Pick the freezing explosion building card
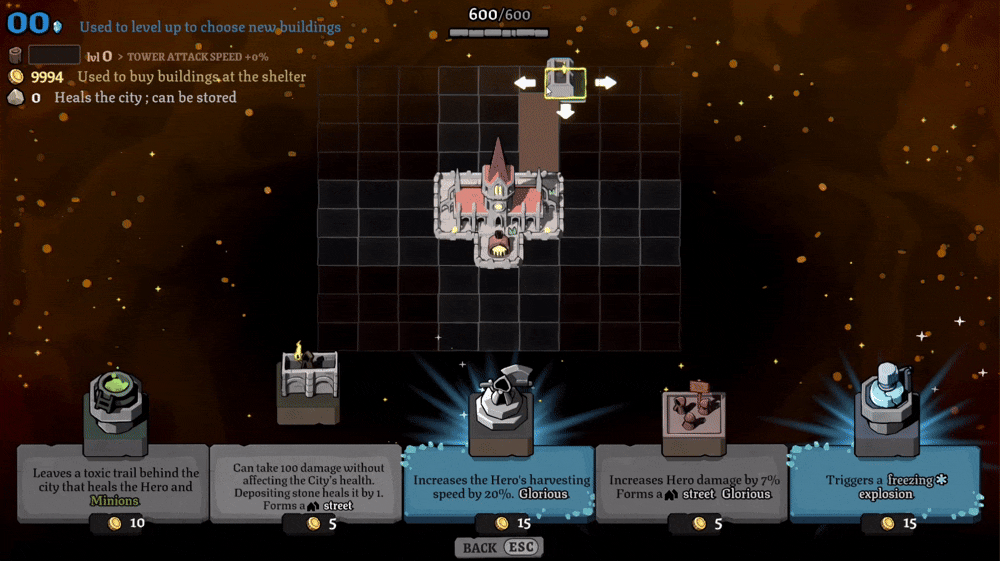The image size is (1000, 561). tap(885, 484)
